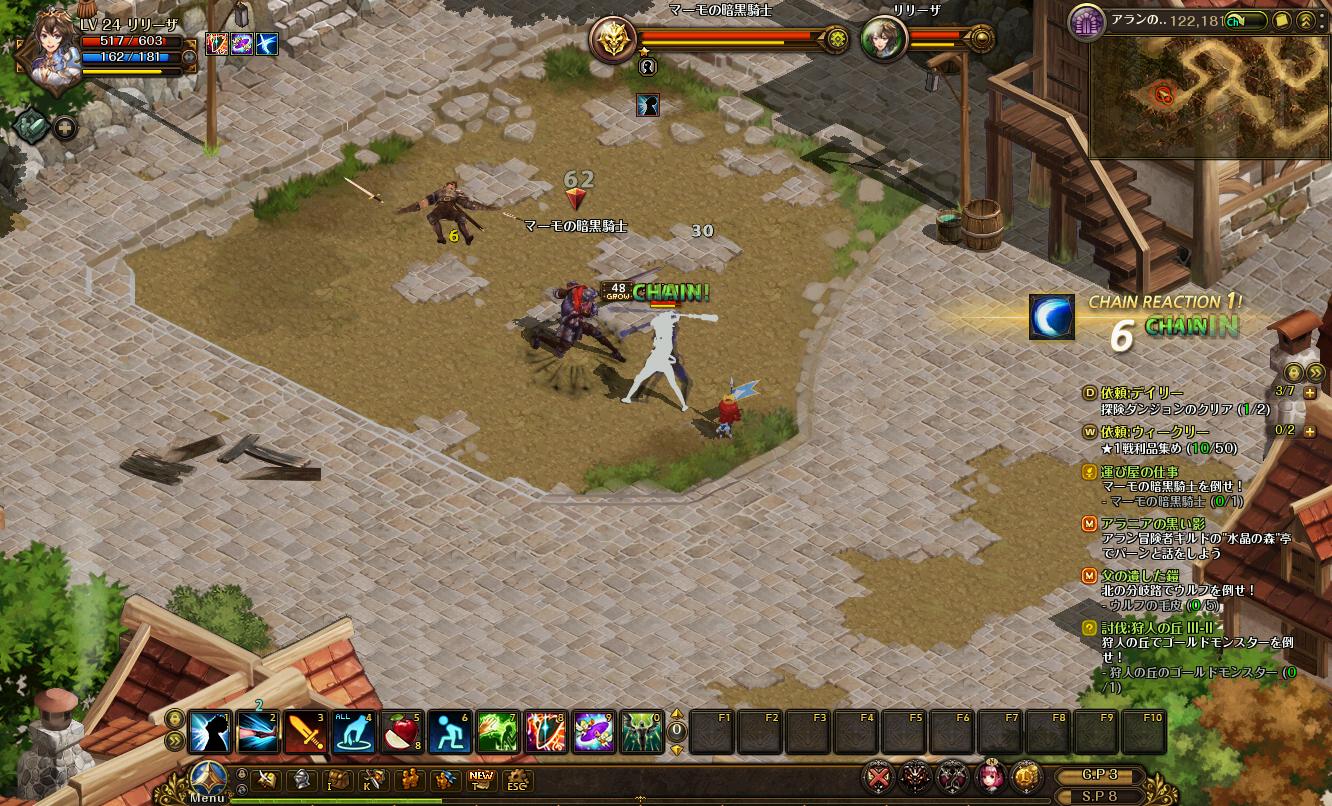Activate the golden sword skill in slot 3
The width and height of the screenshot is (1332, 806).
pos(305,732)
